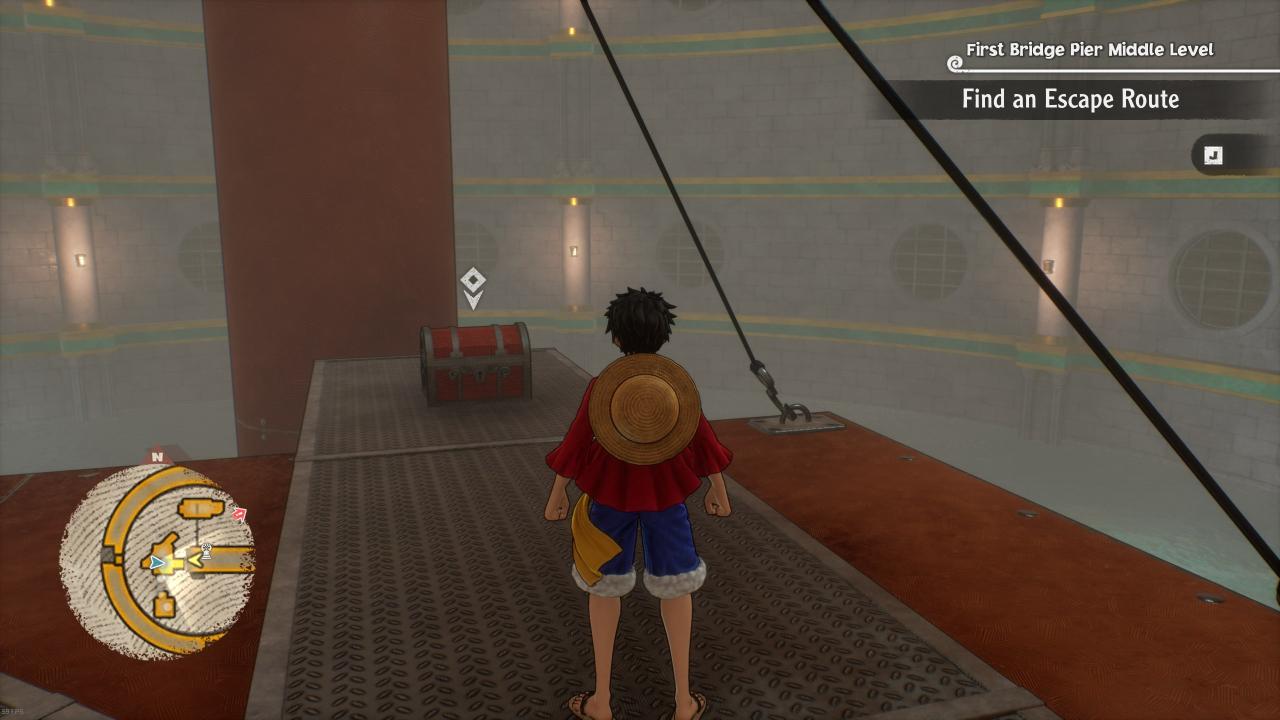Select the white marker icon on the minimap
Screen dimensions: 1280x720
207,549
